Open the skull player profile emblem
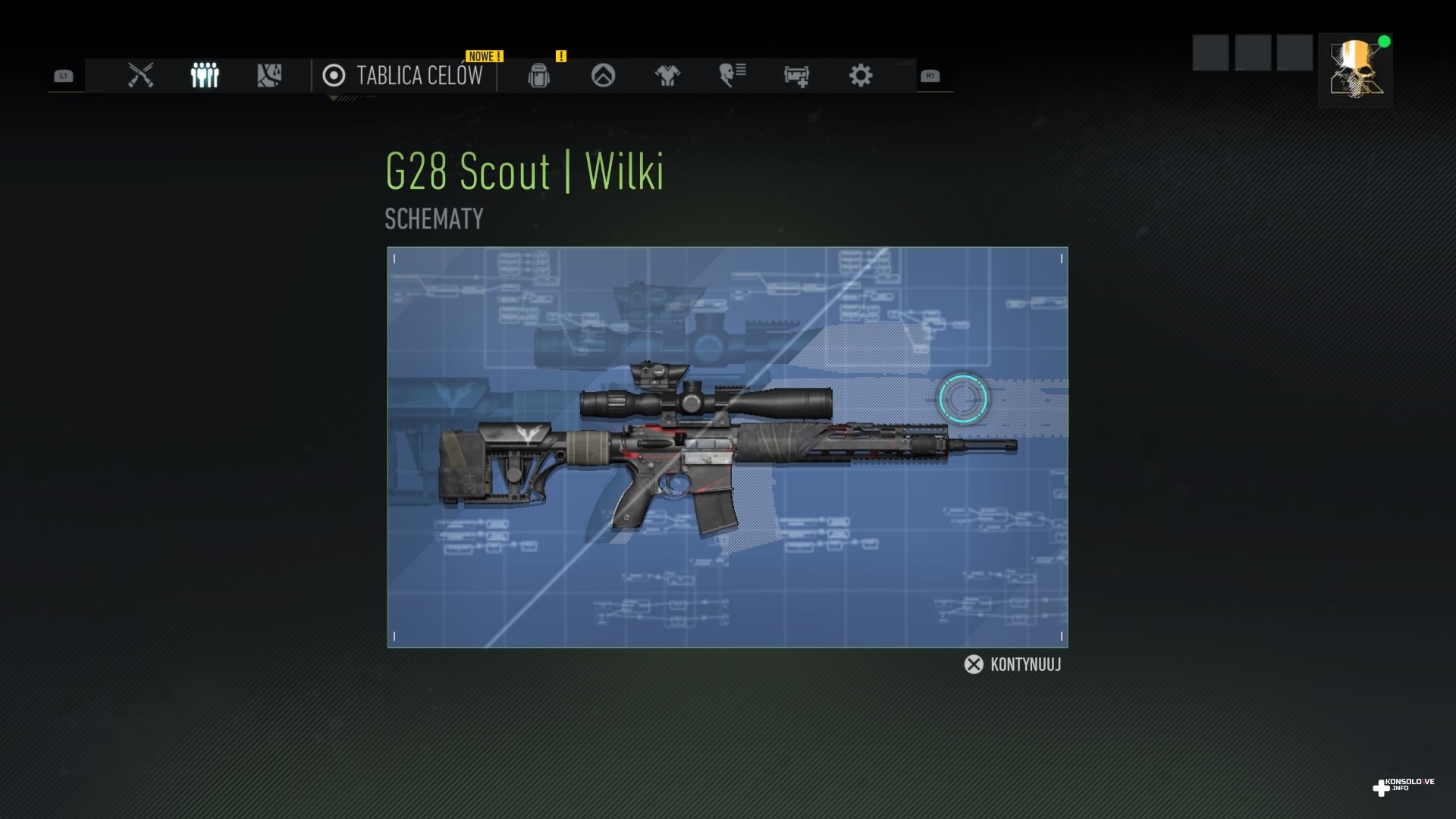Viewport: 1456px width, 819px height. point(1355,70)
